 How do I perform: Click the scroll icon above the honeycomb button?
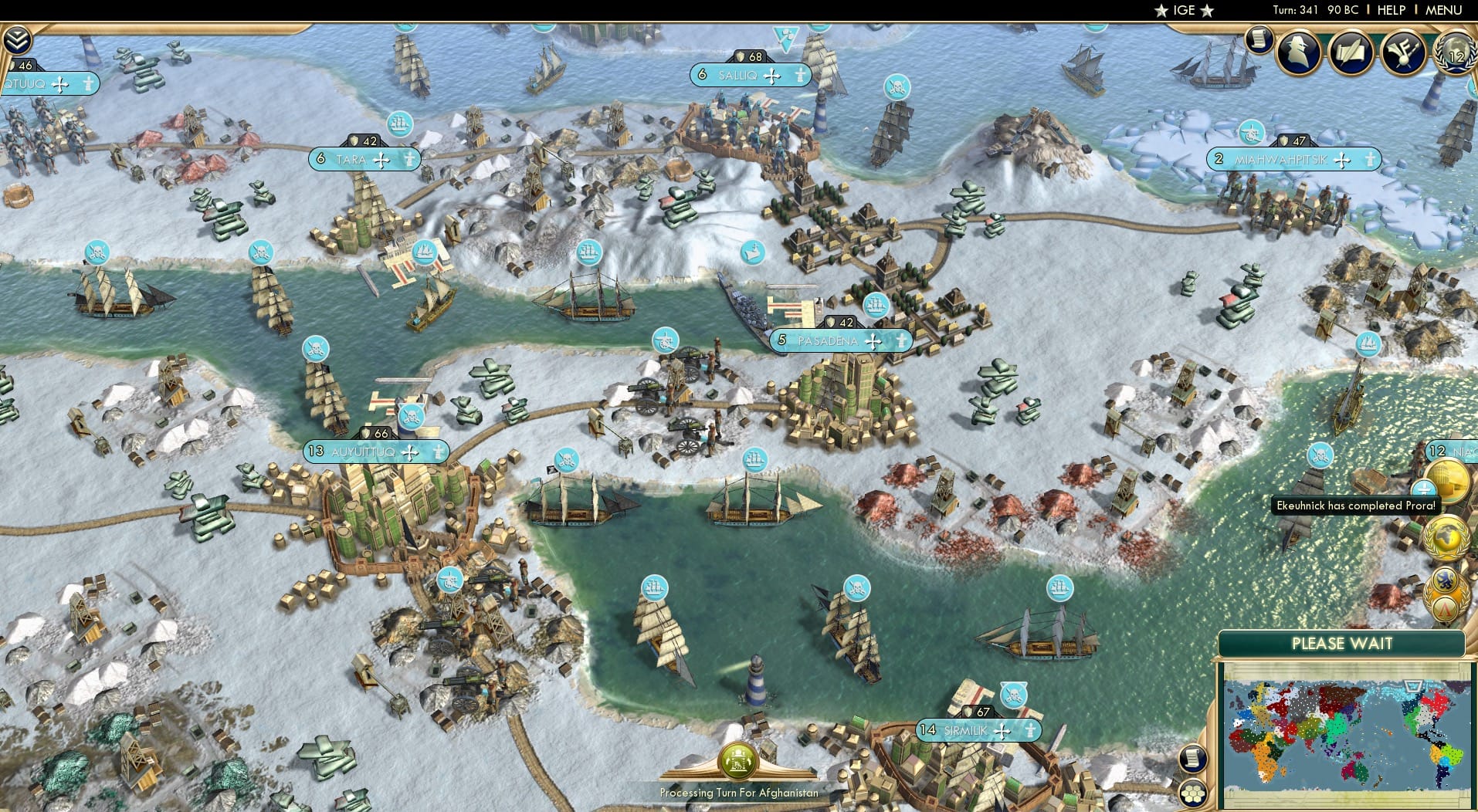pos(1195,758)
